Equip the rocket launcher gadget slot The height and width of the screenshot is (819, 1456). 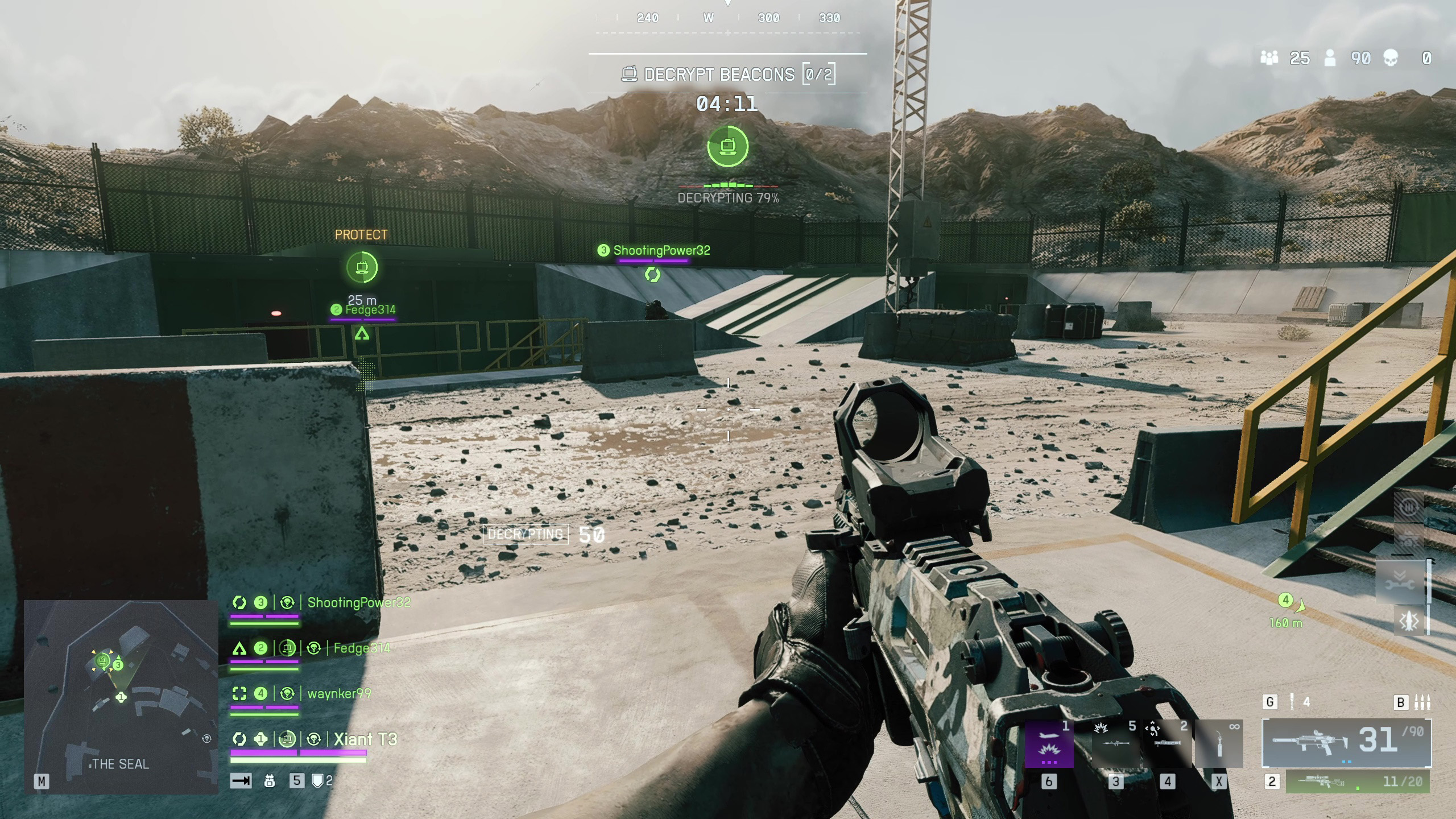1115,744
